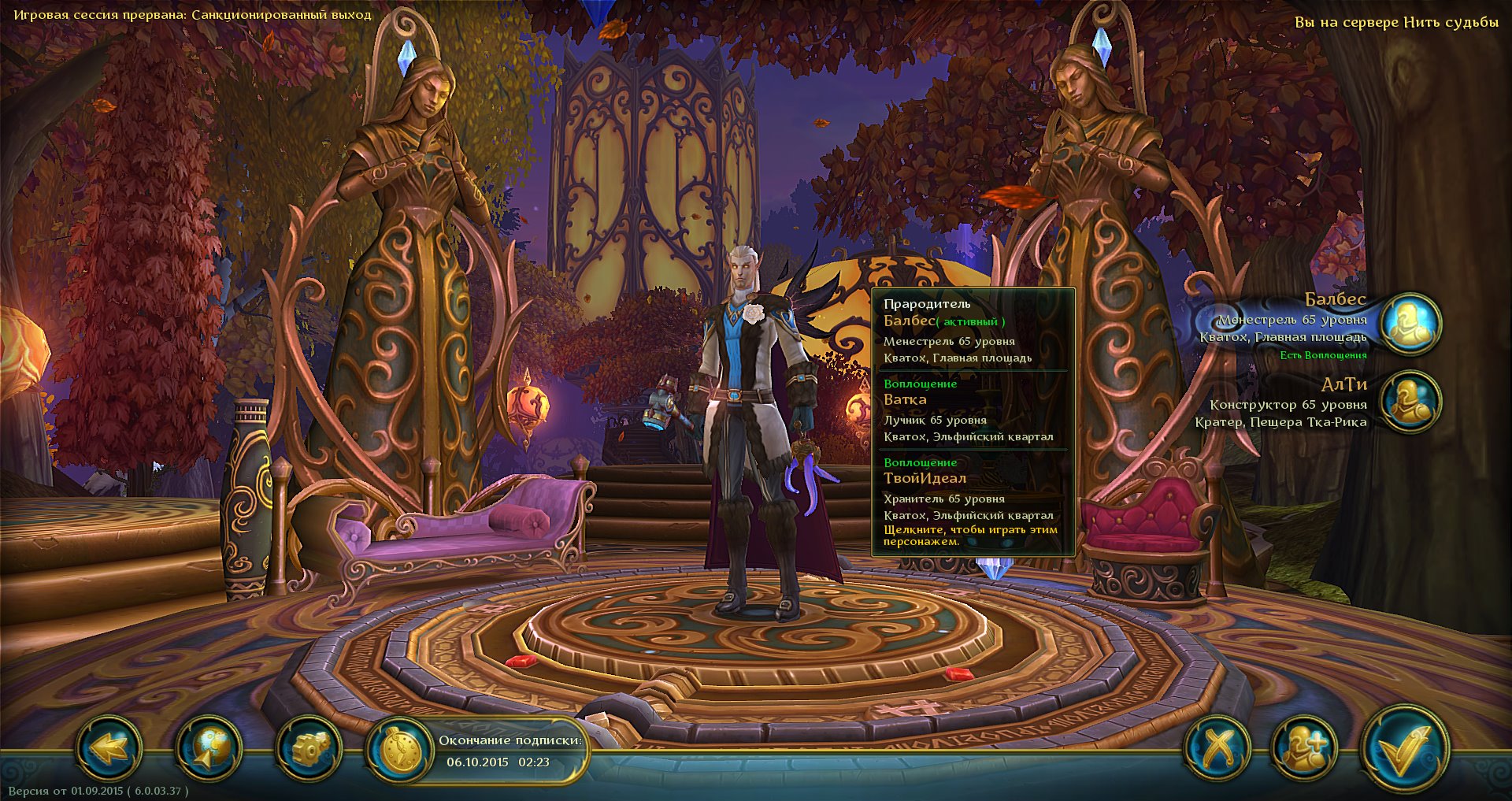Open the globe and cursor button
The width and height of the screenshot is (1512, 801).
point(207,747)
